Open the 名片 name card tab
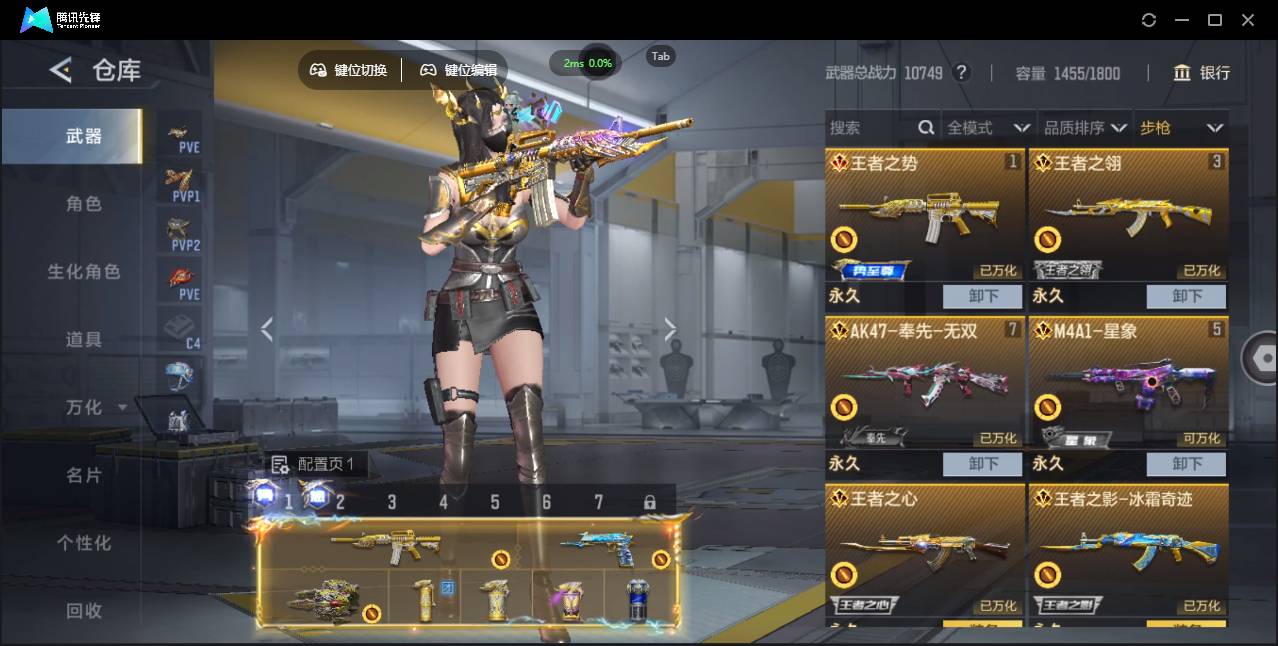1278x646 pixels. [x=84, y=475]
